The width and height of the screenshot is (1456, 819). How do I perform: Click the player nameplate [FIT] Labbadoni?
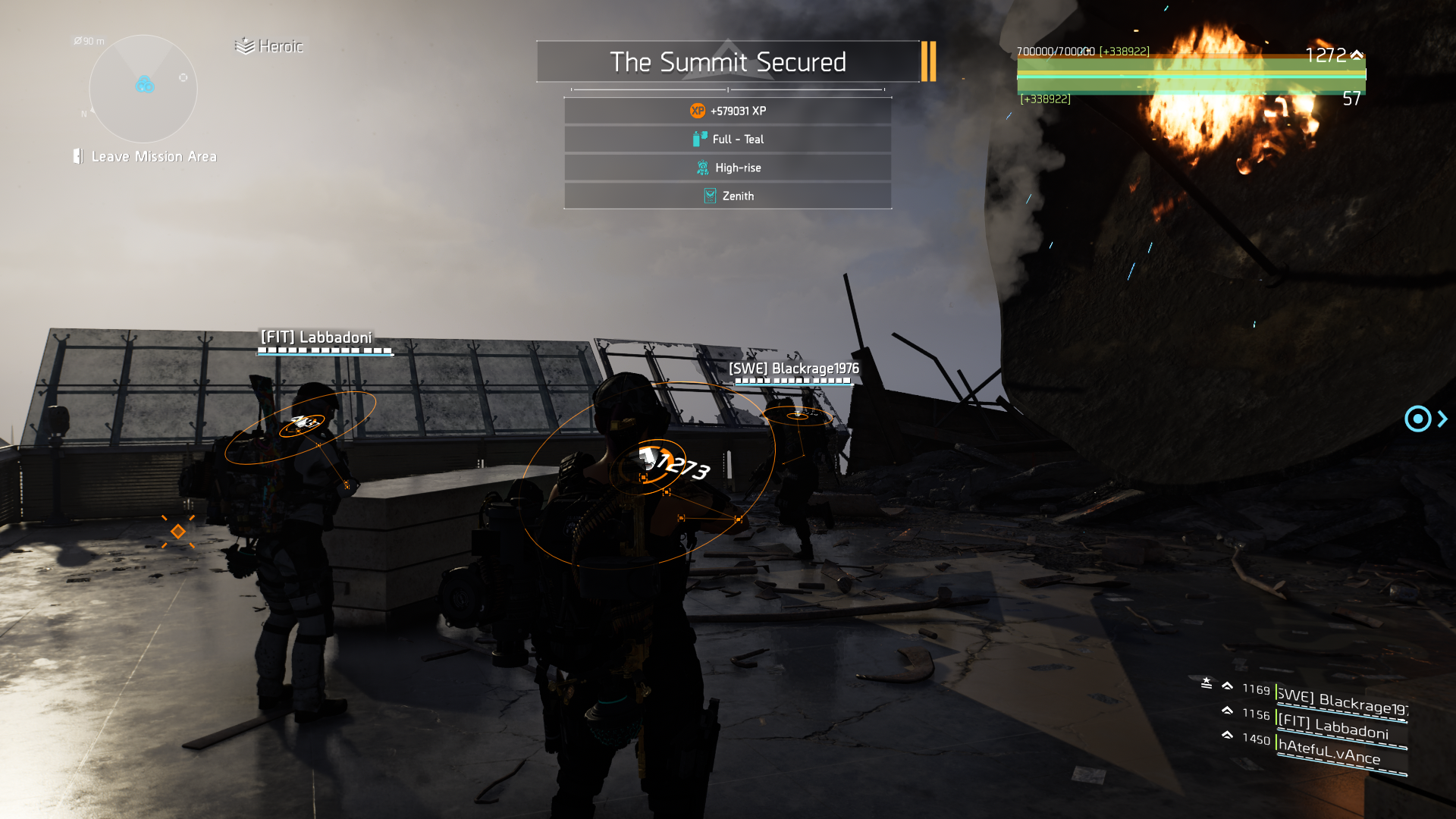point(317,336)
